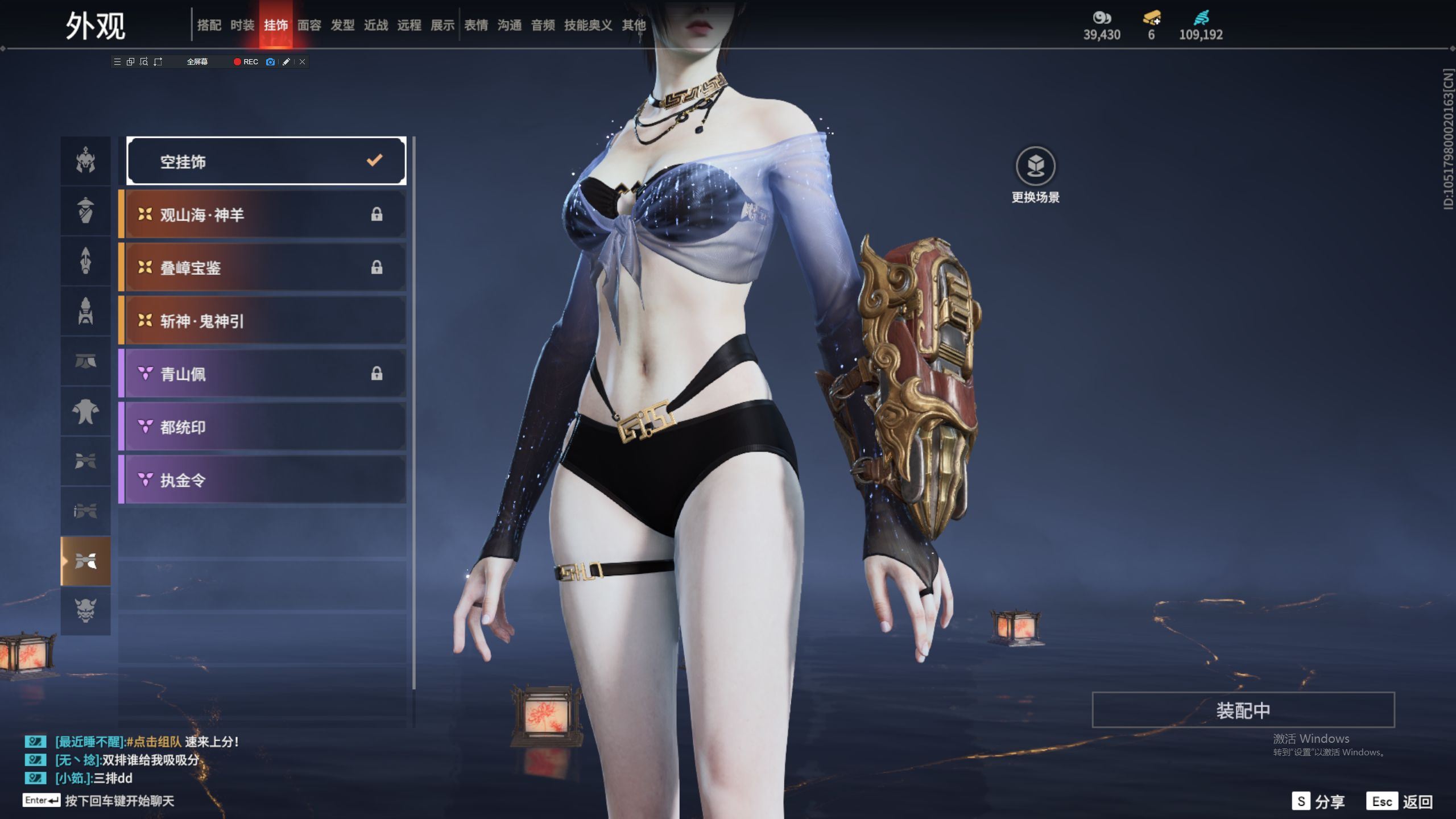The height and width of the screenshot is (819, 1456).
Task: Show the 表情 tab
Action: tap(476, 25)
